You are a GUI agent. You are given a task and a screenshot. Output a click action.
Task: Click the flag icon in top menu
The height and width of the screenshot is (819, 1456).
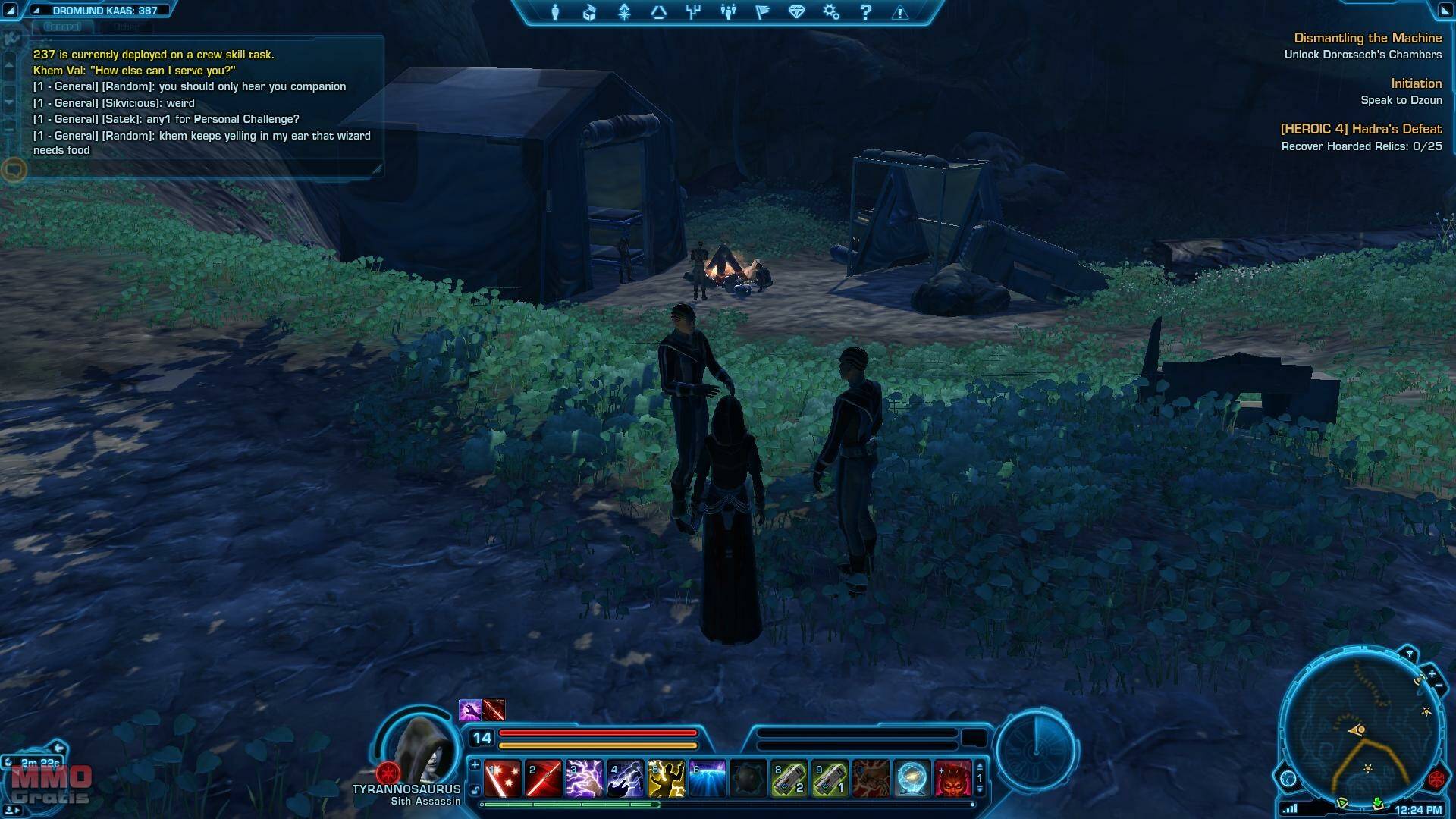(x=762, y=12)
